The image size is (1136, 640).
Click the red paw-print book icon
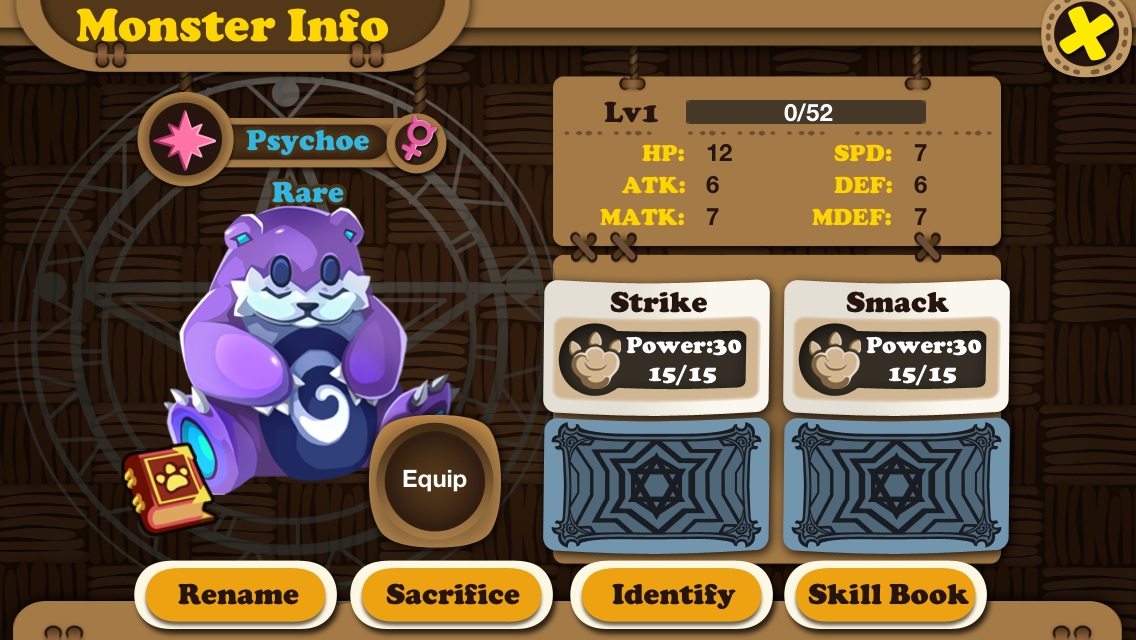(168, 487)
